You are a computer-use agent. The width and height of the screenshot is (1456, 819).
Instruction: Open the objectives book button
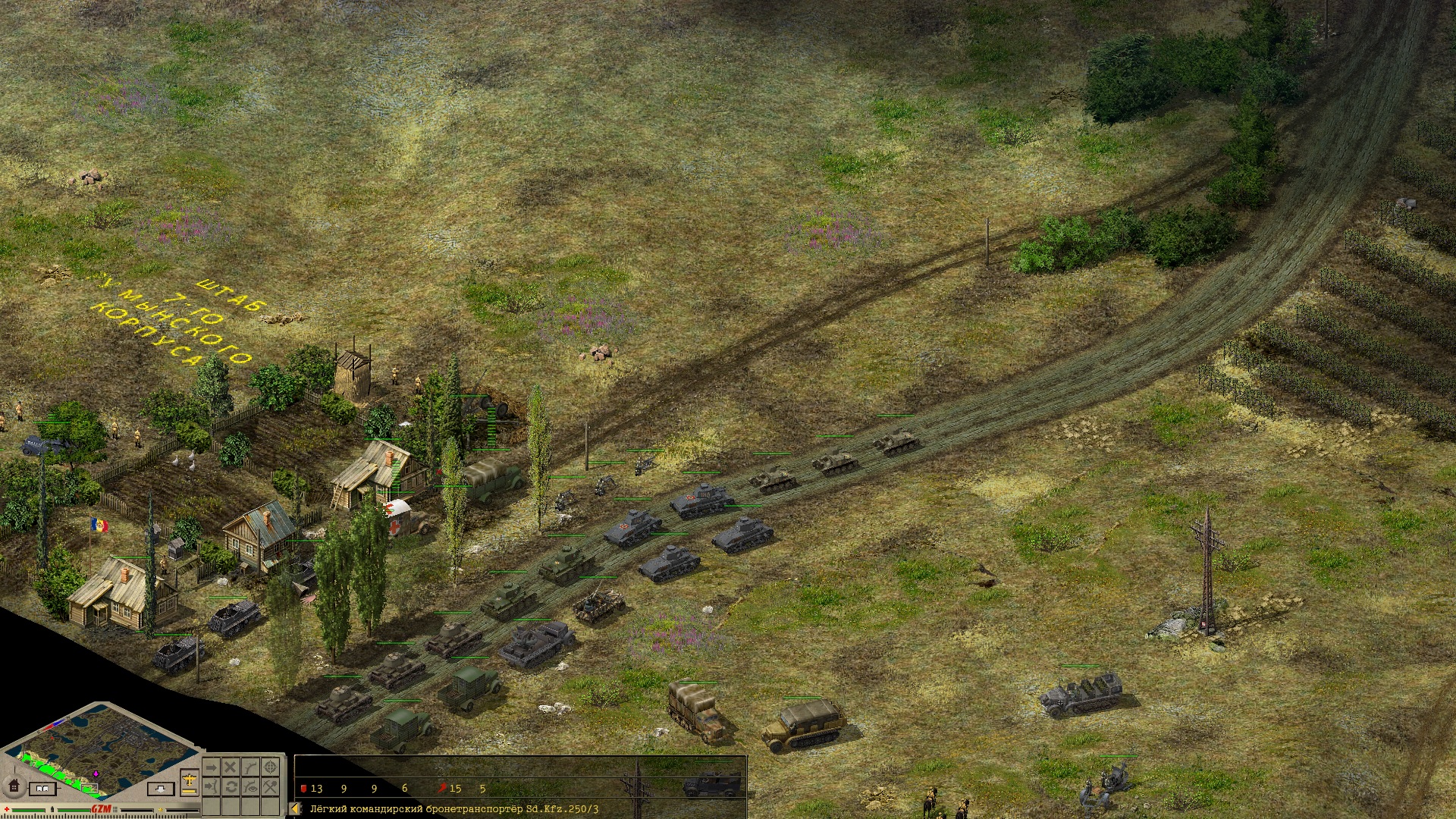coord(42,789)
